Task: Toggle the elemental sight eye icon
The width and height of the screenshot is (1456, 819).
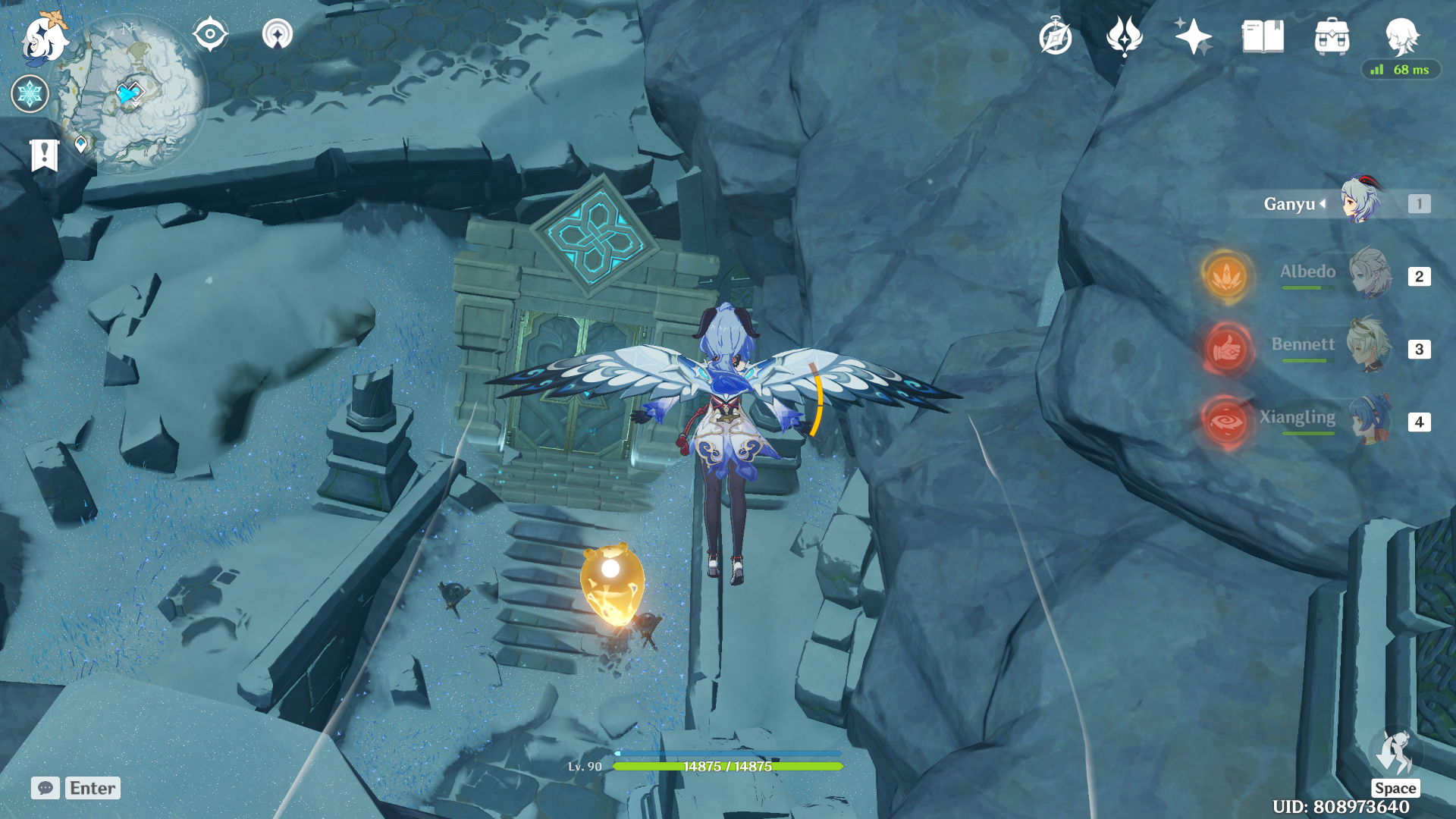Action: 210,35
